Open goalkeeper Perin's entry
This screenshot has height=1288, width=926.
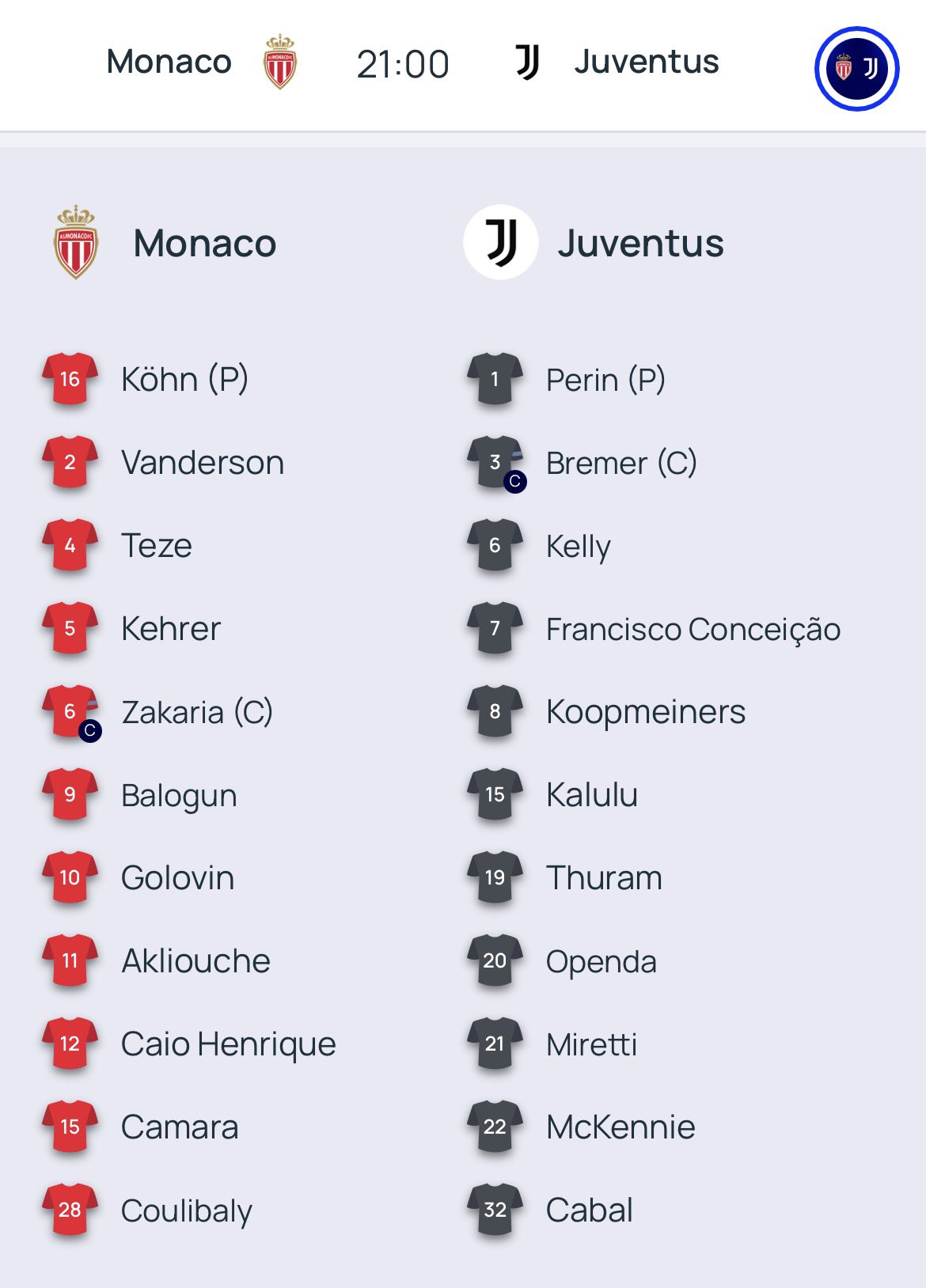pyautogui.click(x=605, y=380)
